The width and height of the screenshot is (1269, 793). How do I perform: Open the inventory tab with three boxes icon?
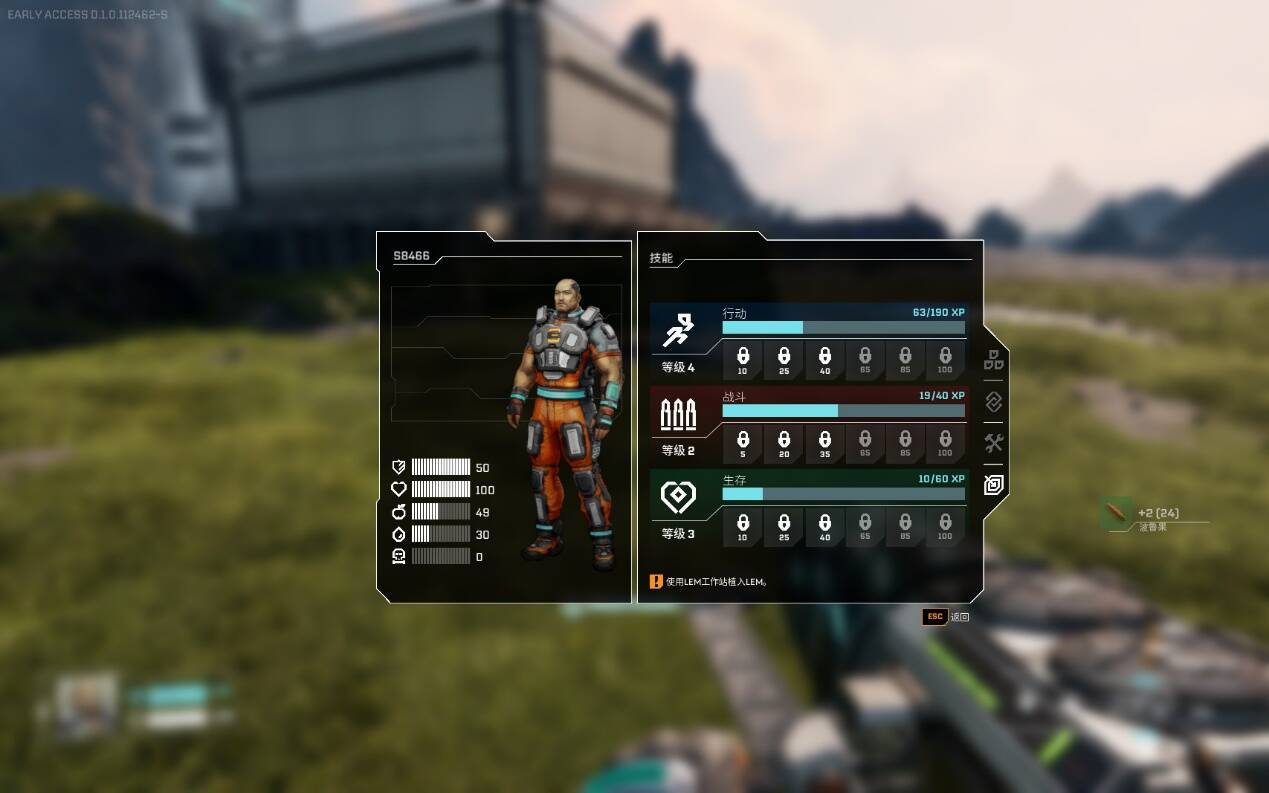[994, 361]
